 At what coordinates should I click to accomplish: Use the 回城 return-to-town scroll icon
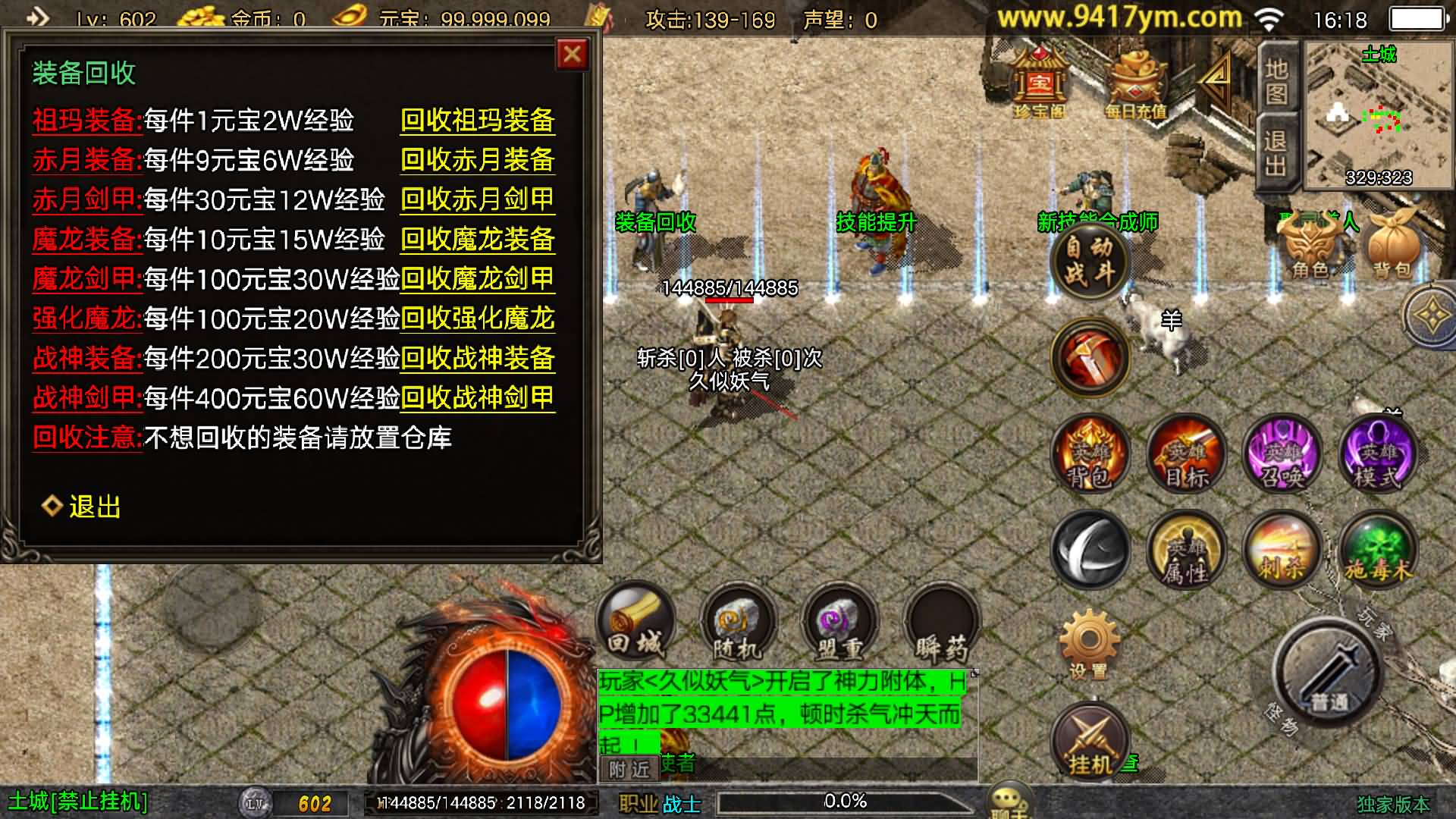[637, 622]
